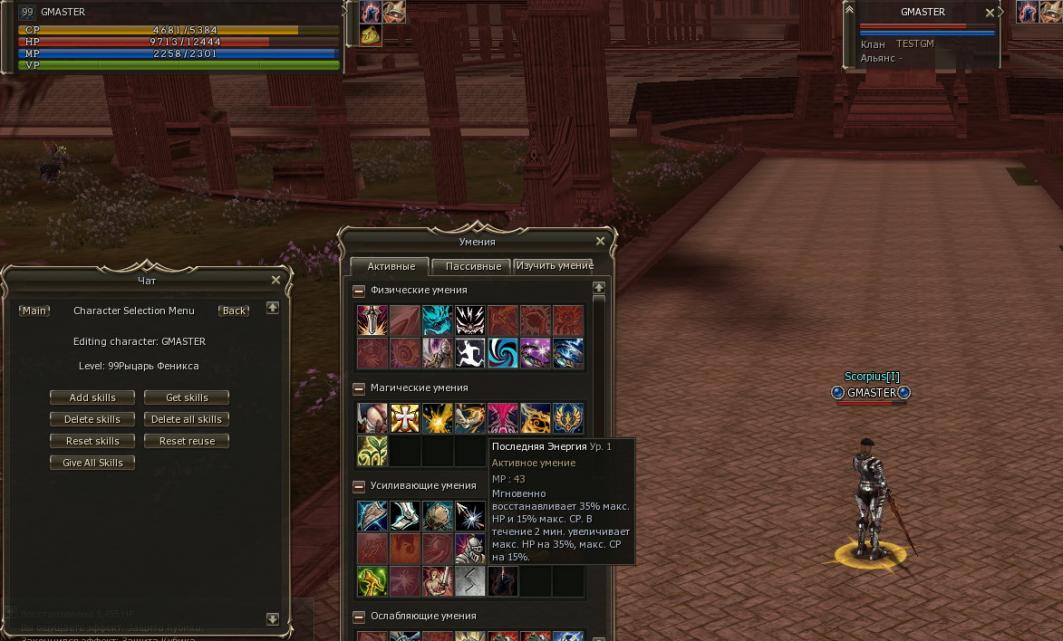Image resolution: width=1063 pixels, height=641 pixels.
Task: Choose Delete skills in the character menu
Action: (92, 419)
